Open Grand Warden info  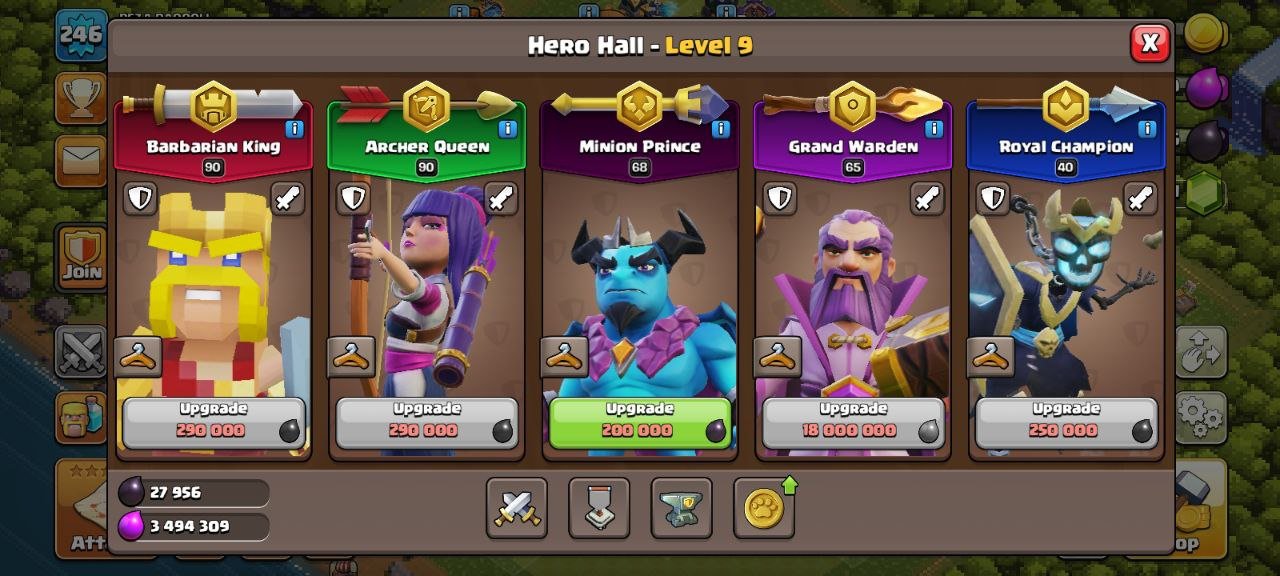tap(934, 129)
